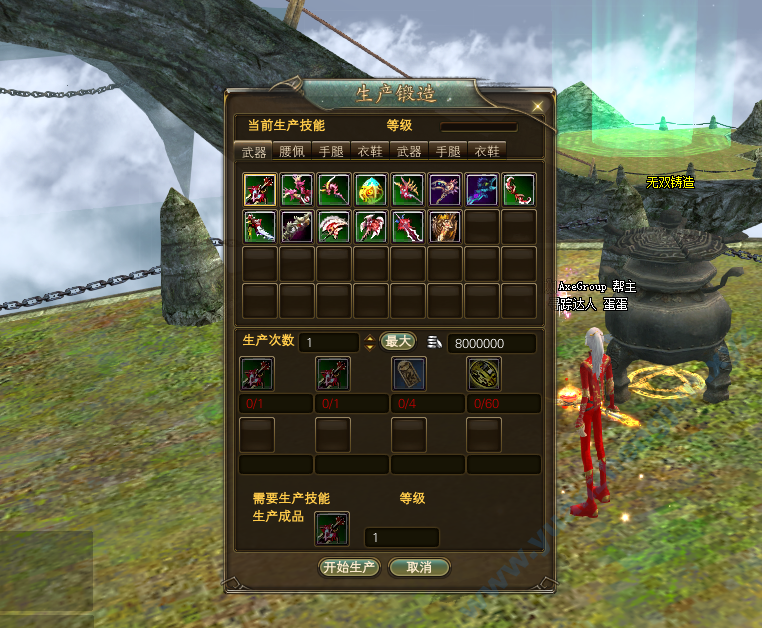Click the blue talisman tag material slot
This screenshot has height=628, width=762.
tap(409, 374)
